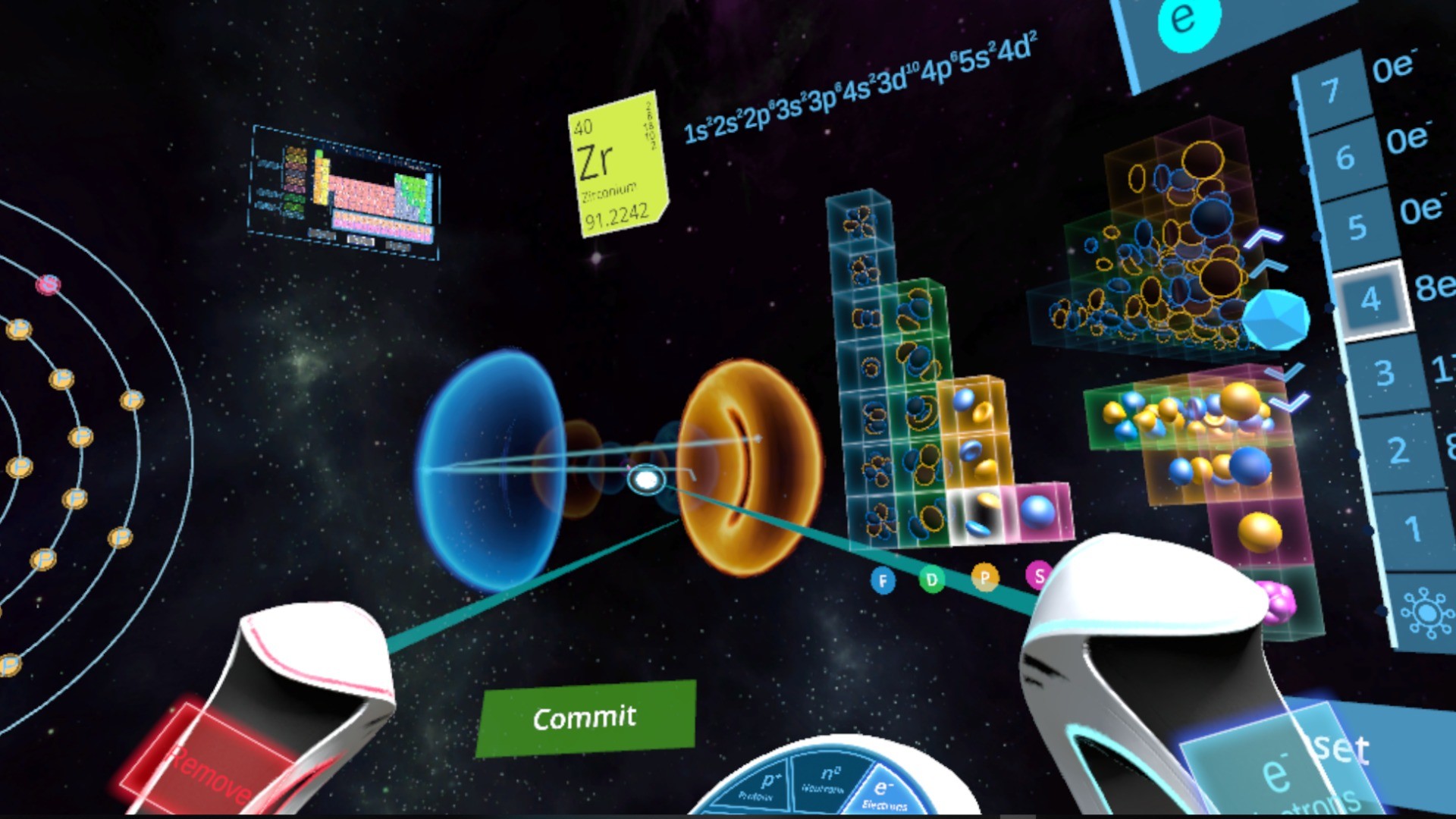Open the mini periodic table panel
This screenshot has height=819, width=1456.
coord(349,190)
